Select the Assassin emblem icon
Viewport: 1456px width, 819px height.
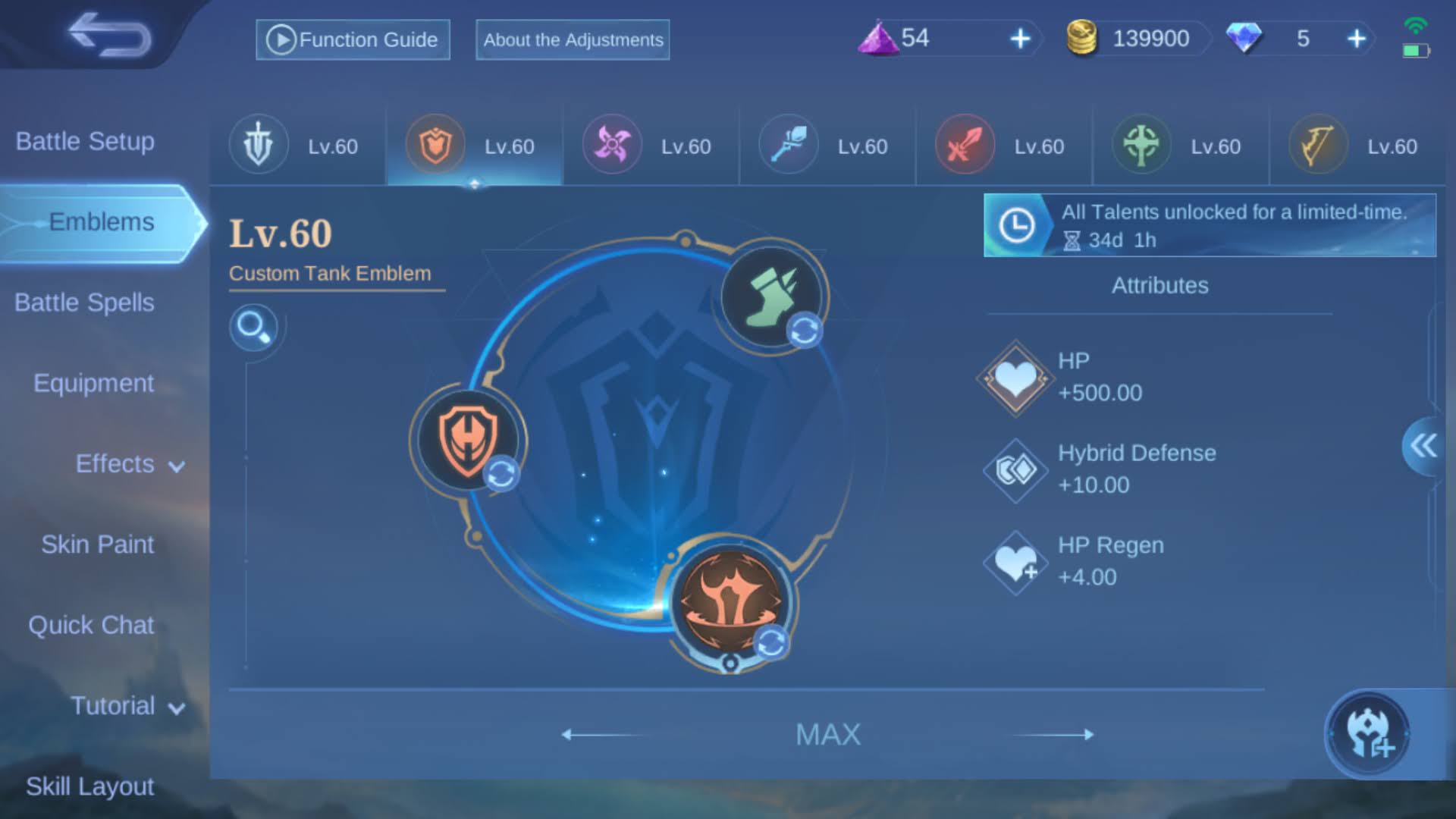tap(611, 144)
